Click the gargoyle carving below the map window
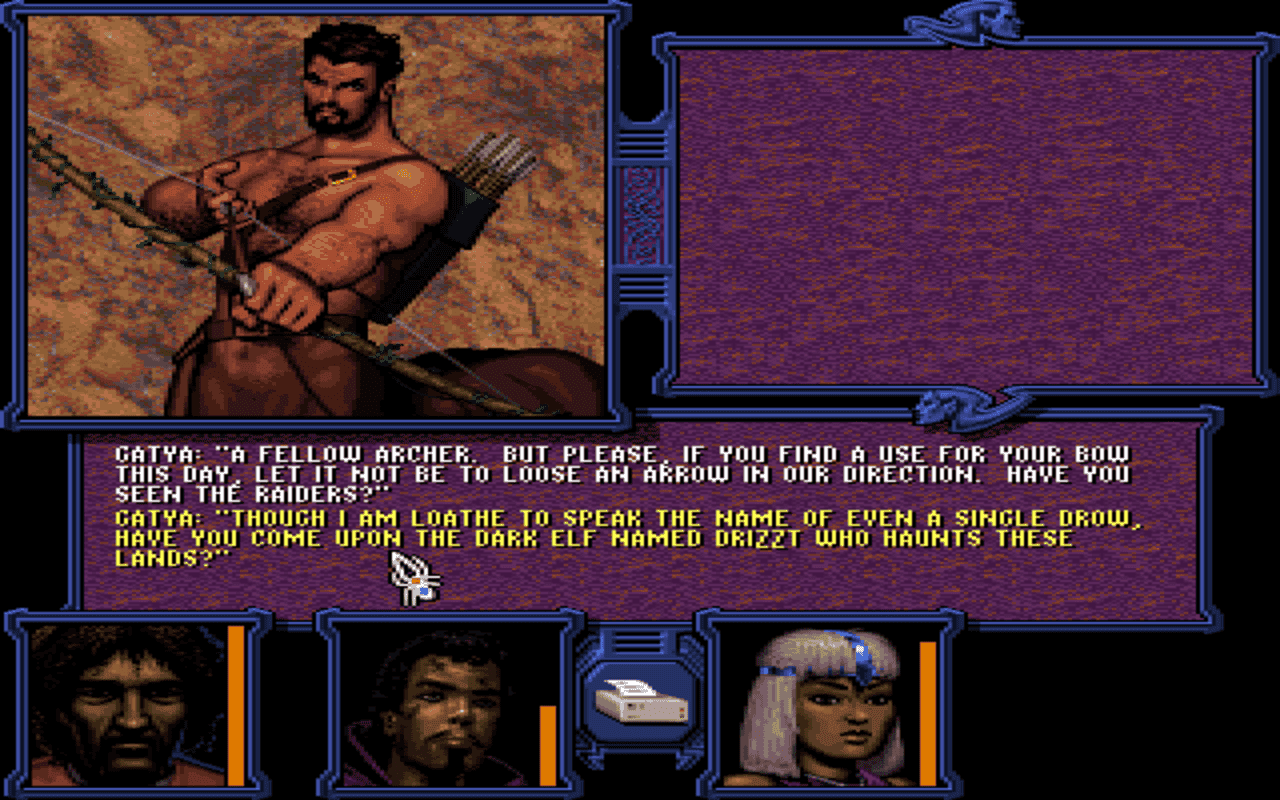 tap(960, 405)
